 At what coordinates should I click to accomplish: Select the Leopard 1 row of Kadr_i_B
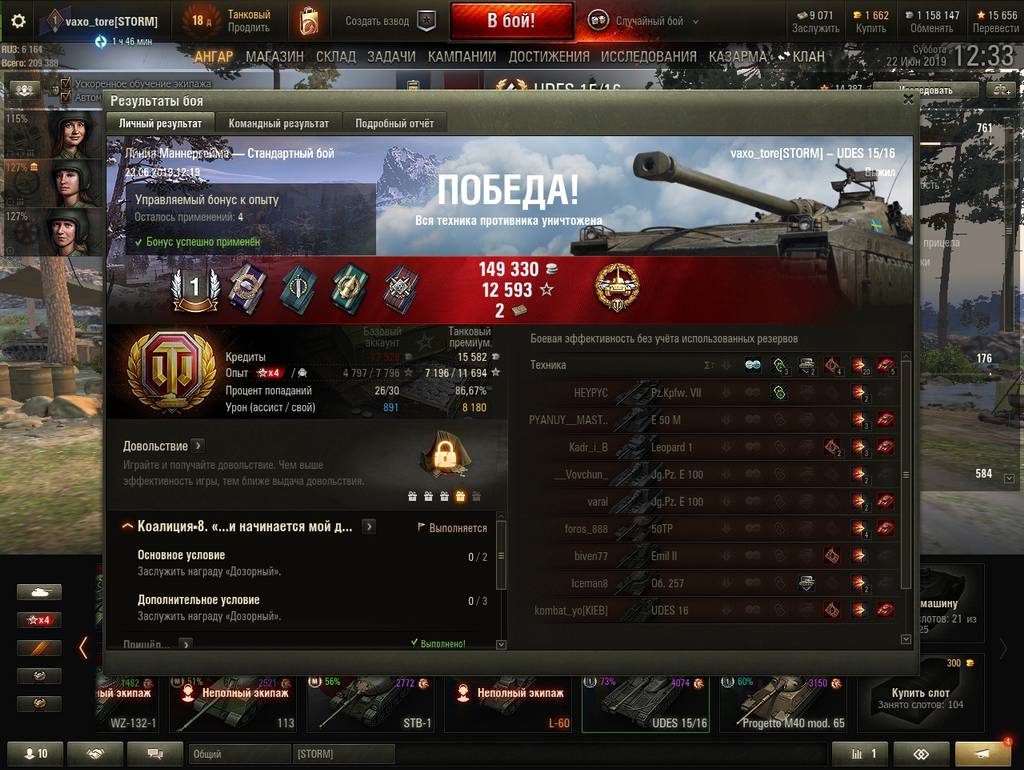click(712, 447)
